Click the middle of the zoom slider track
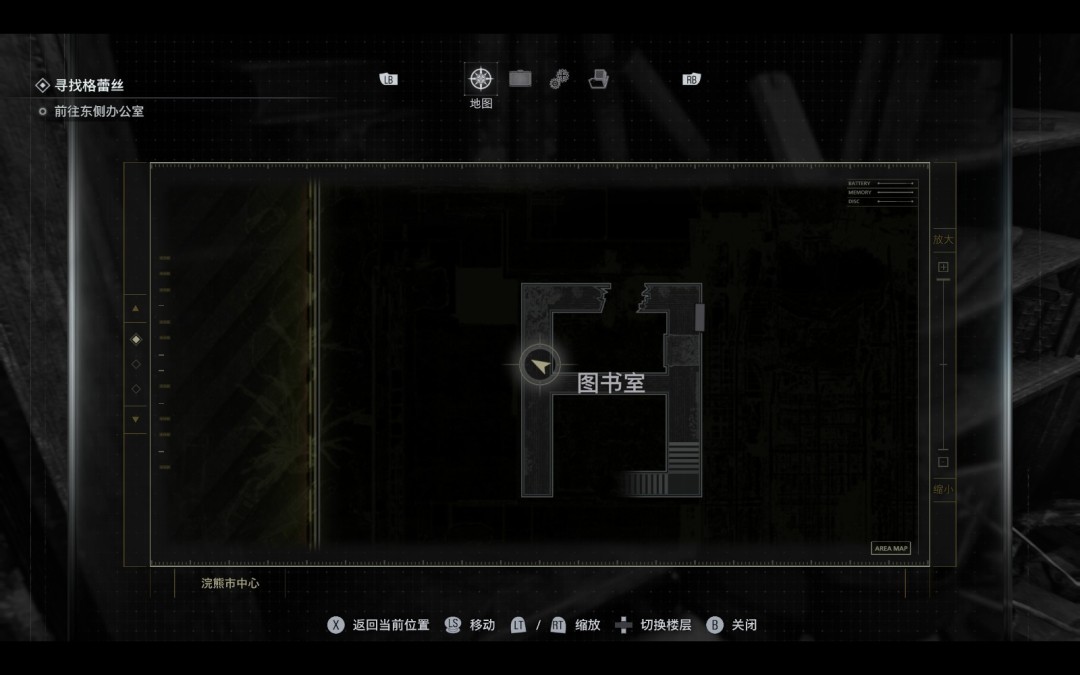The width and height of the screenshot is (1080, 675). click(x=942, y=365)
